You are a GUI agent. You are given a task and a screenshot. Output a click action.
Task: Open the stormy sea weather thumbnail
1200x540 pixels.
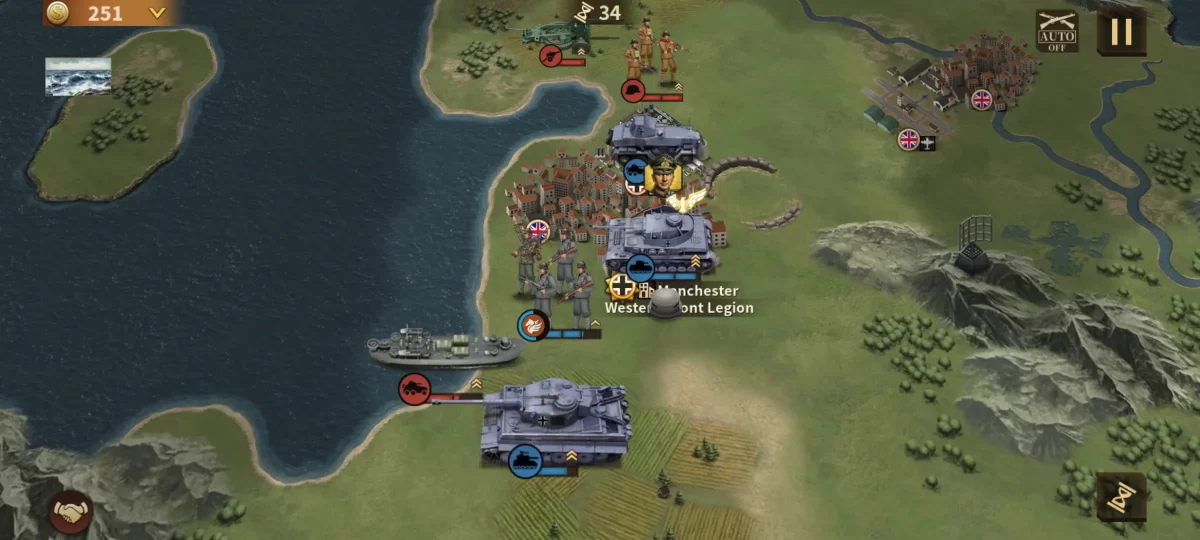(x=78, y=76)
